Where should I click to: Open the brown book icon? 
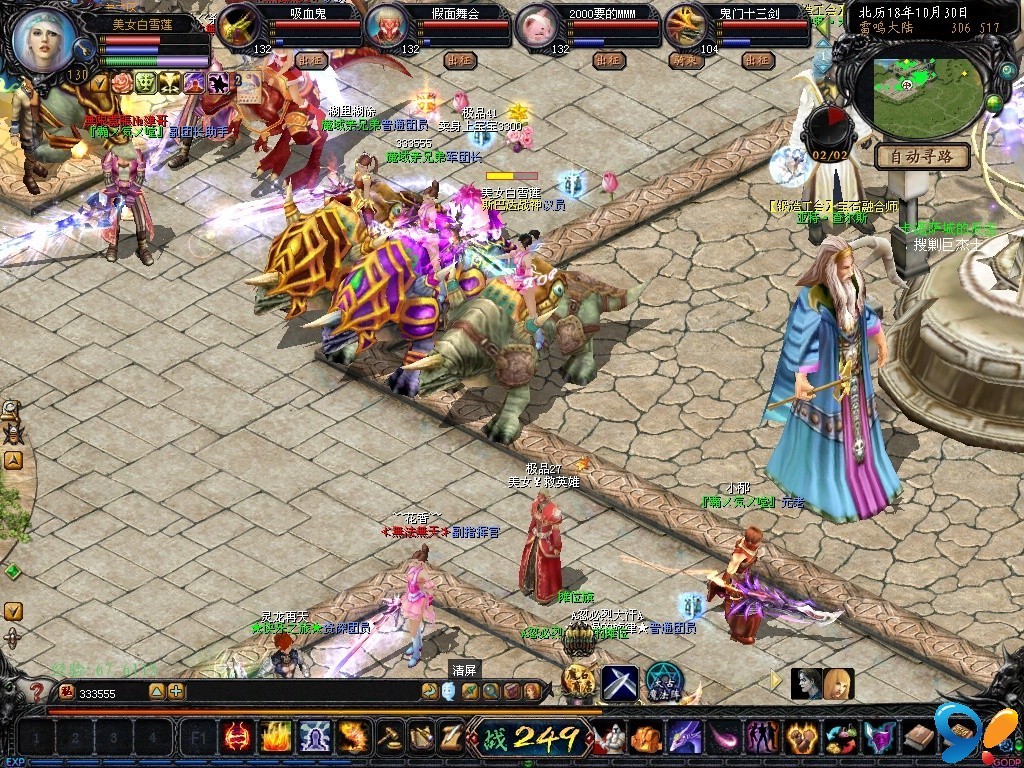point(919,738)
